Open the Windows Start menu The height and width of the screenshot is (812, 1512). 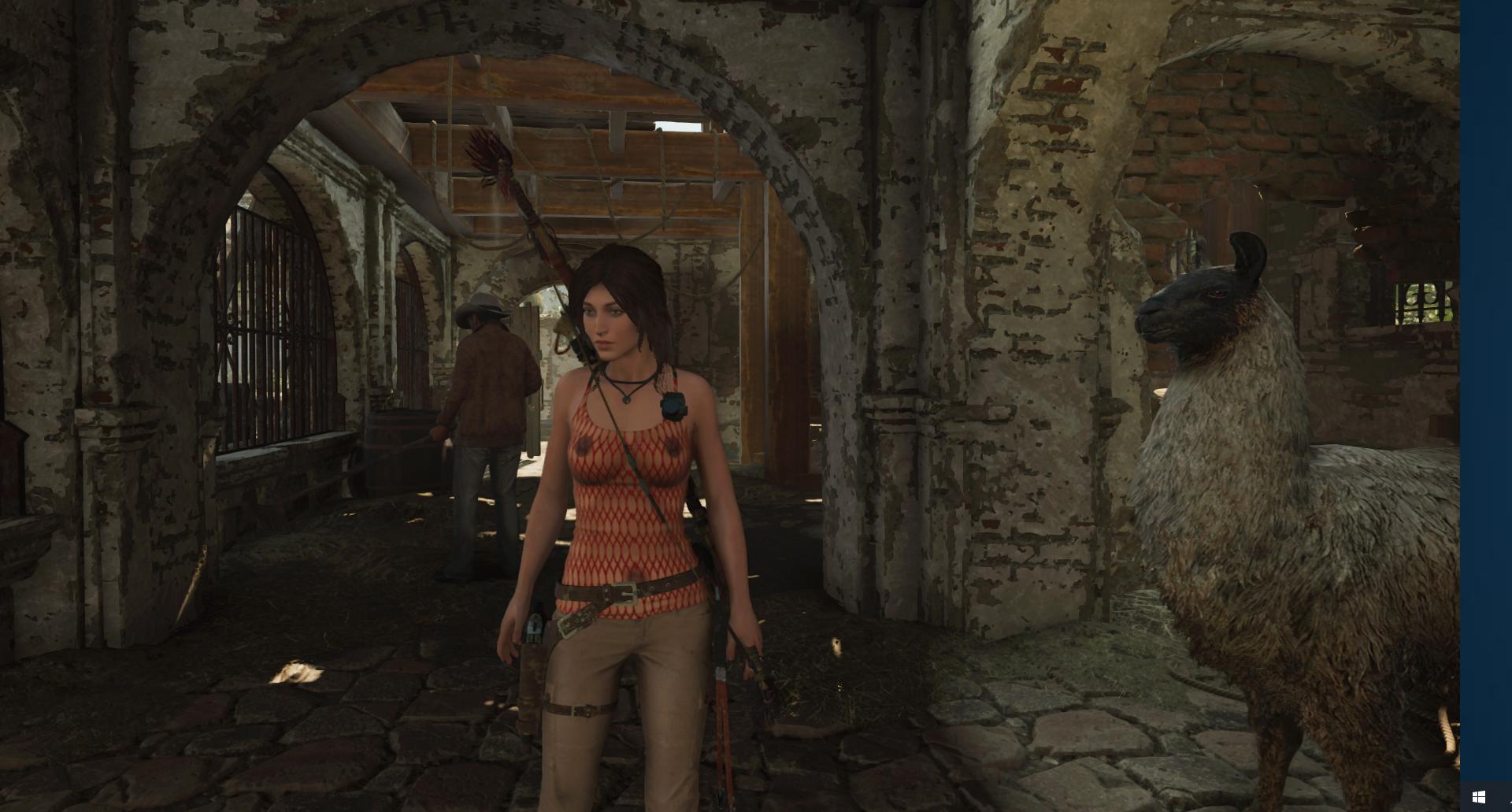[x=1478, y=797]
